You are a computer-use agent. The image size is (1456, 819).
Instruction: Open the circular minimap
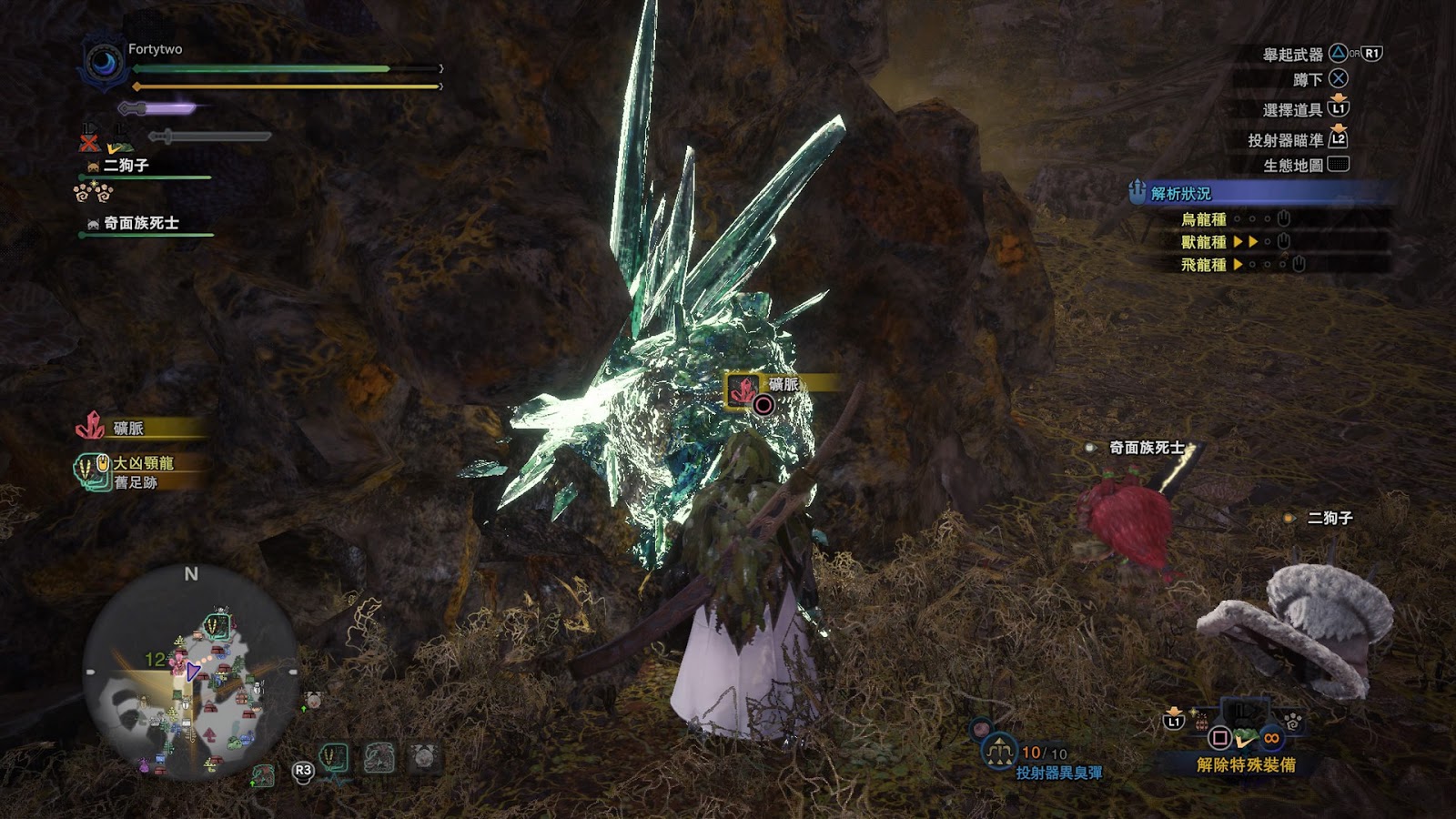190,673
